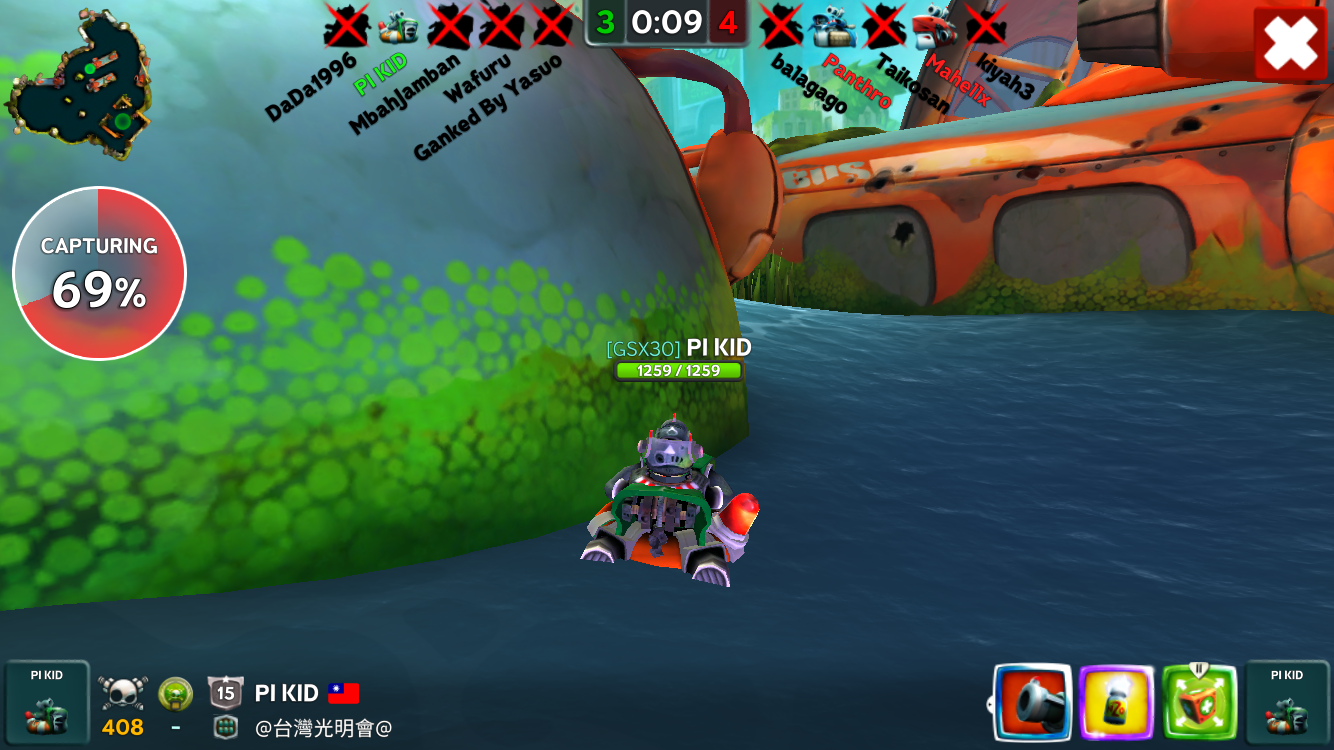
Task: Click the crossed-out DaDa1996 ship icon
Action: point(346,26)
